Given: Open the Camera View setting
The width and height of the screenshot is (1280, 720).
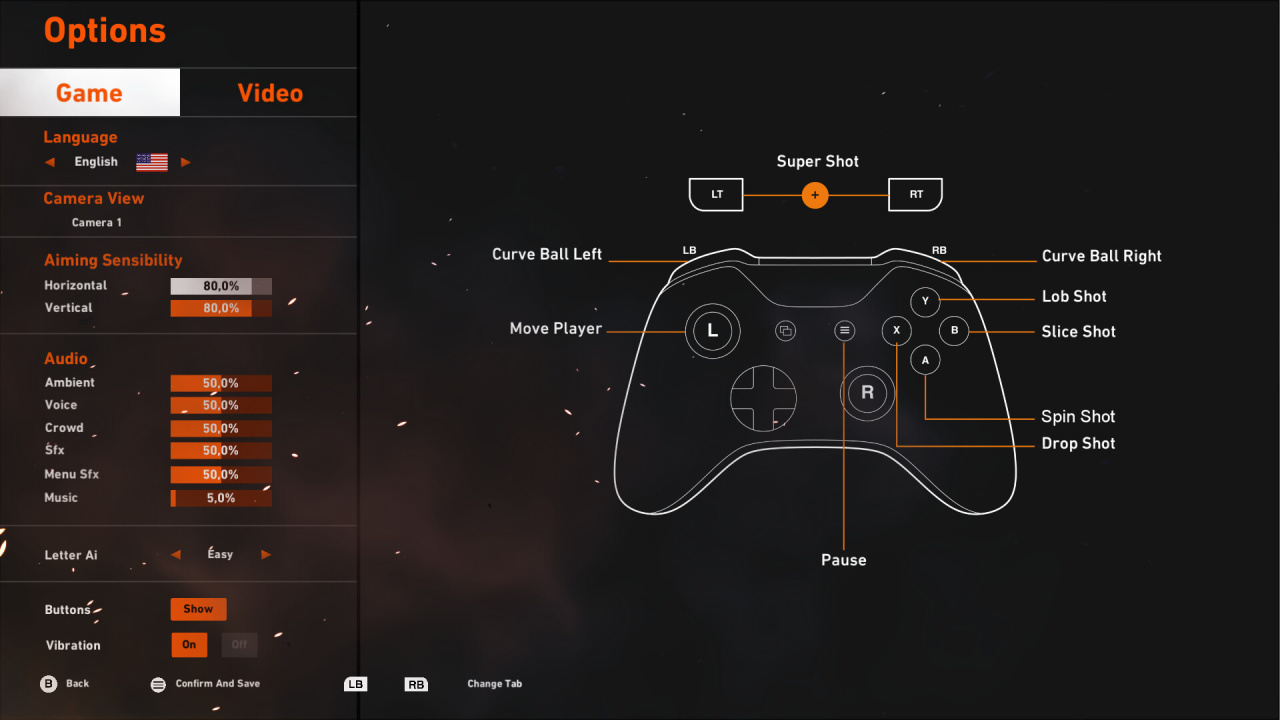Looking at the screenshot, I should tap(97, 222).
